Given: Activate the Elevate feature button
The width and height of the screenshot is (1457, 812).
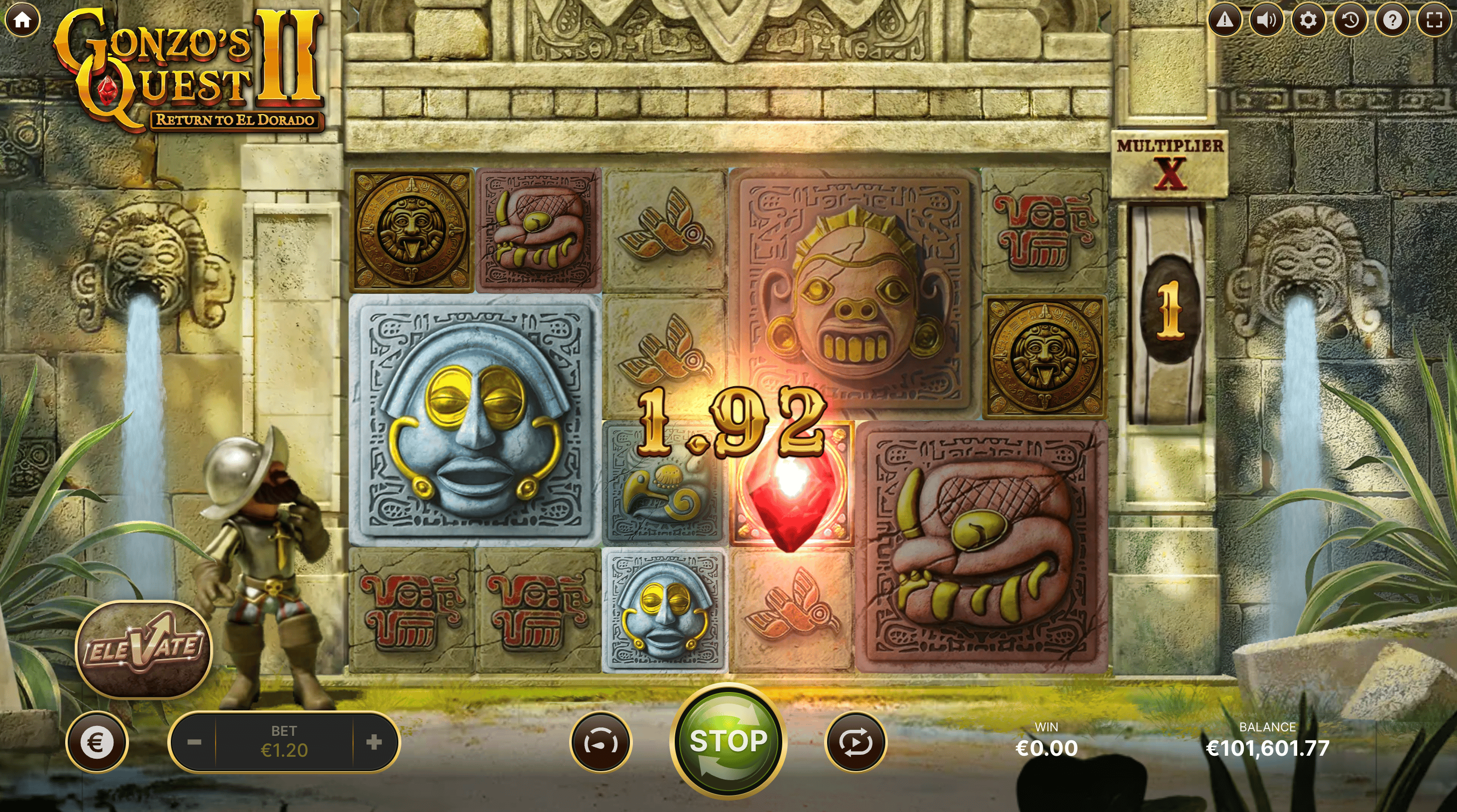Looking at the screenshot, I should 144,649.
